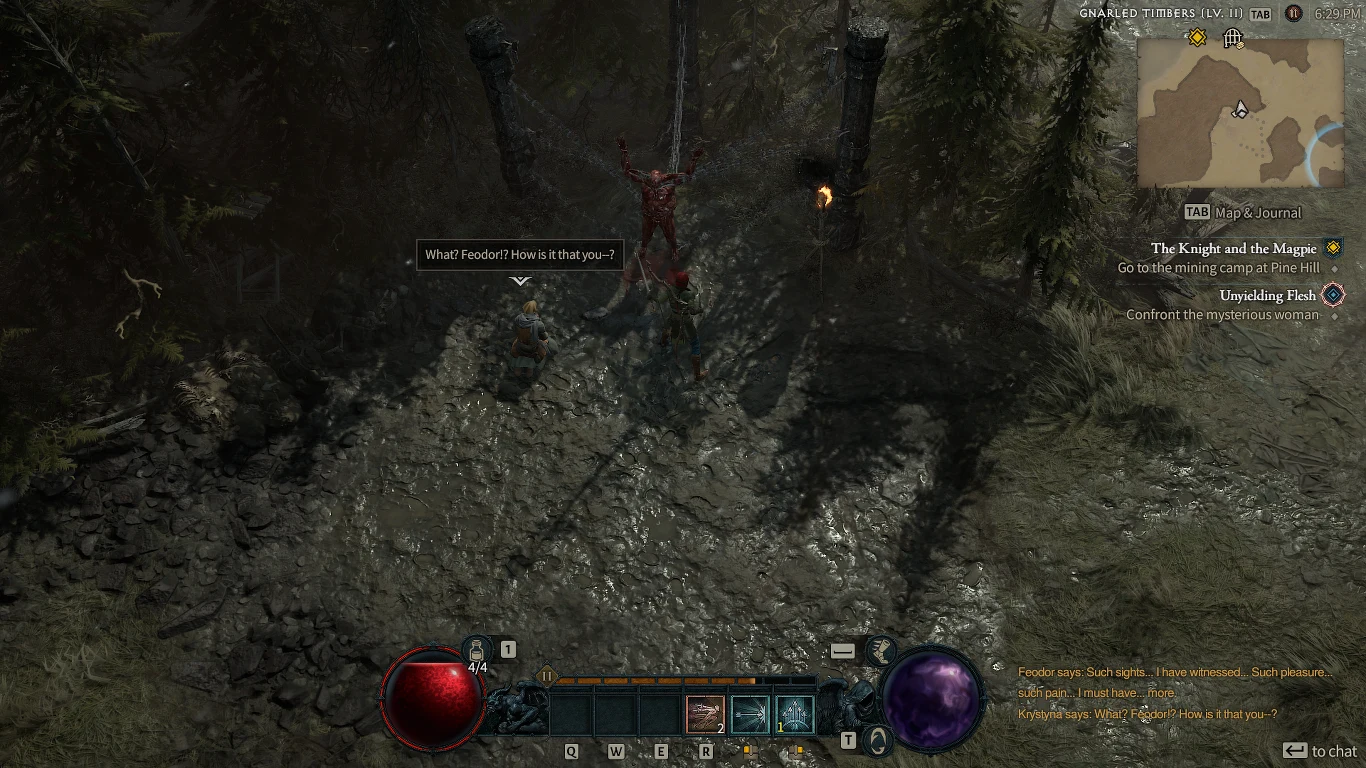Screen dimensions: 1366x768
Task: Open Map & Journal via the TAB button
Action: (1195, 212)
